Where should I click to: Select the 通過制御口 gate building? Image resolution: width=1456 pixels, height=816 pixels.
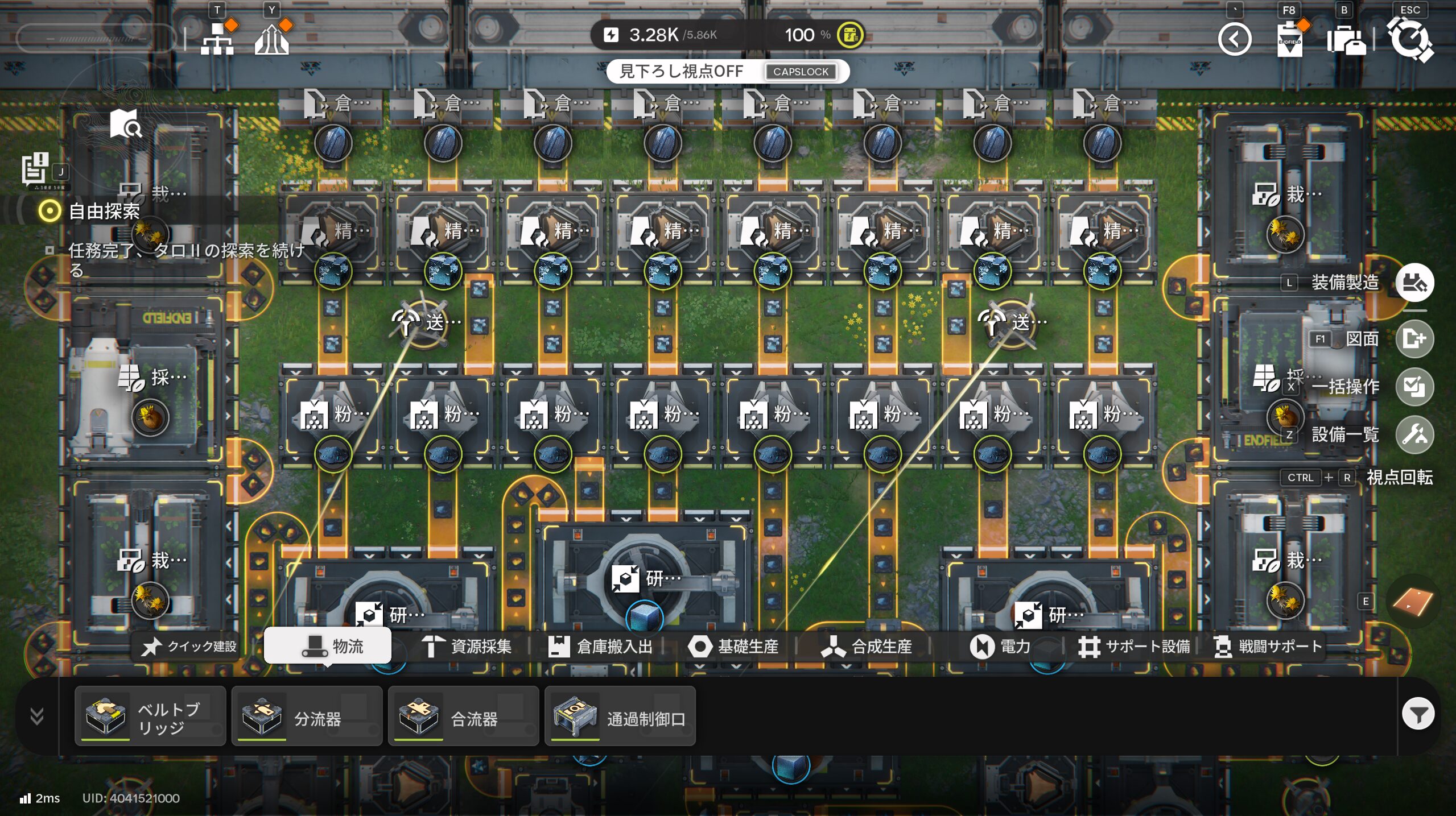(620, 716)
